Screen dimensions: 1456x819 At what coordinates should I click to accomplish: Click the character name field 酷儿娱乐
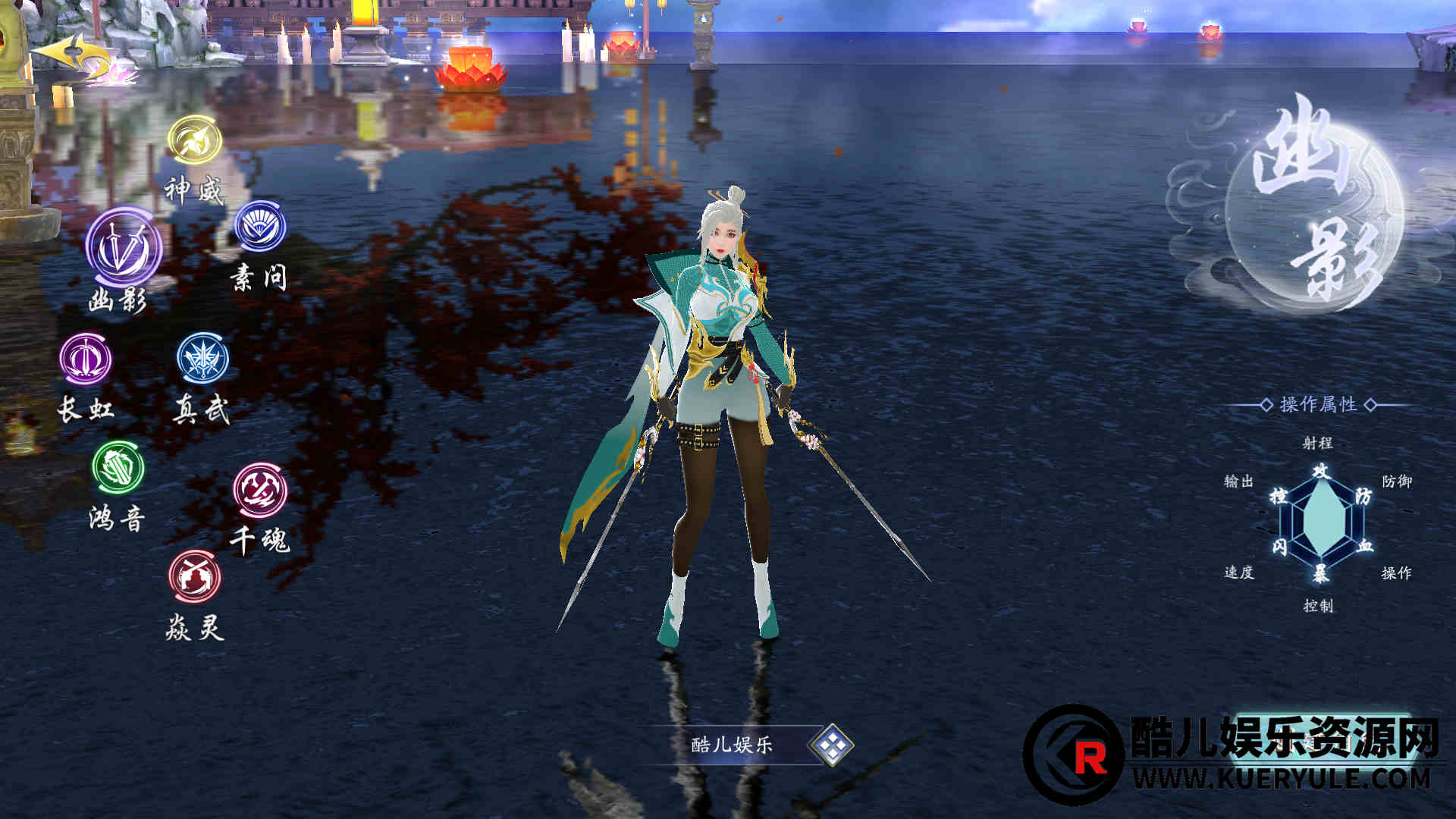coord(731,745)
